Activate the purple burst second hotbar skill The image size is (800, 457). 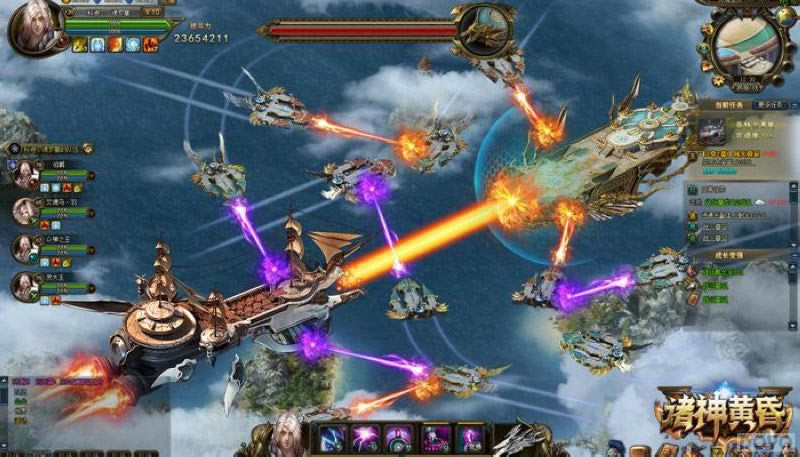(366, 438)
